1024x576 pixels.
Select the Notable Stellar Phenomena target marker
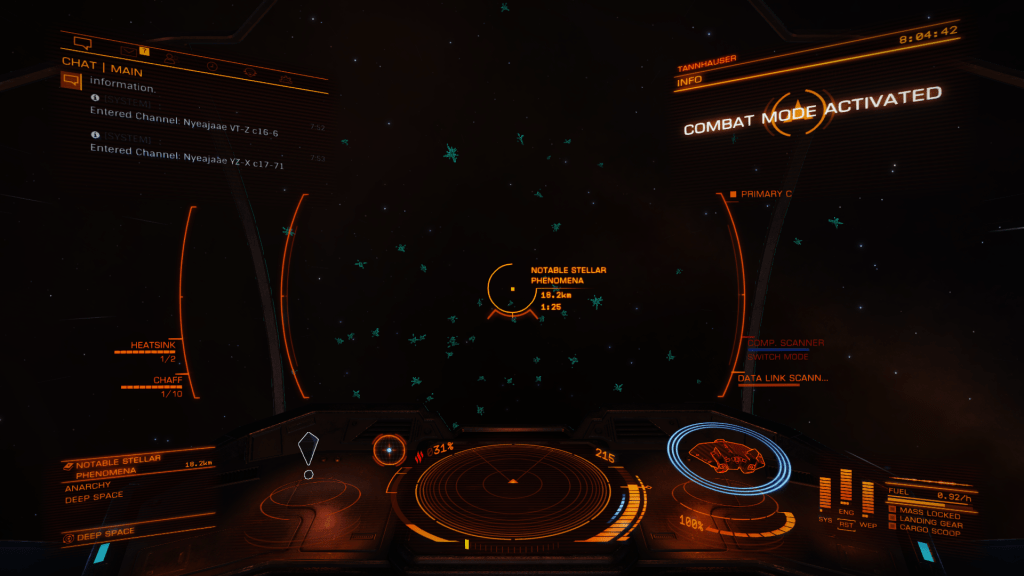[512, 289]
